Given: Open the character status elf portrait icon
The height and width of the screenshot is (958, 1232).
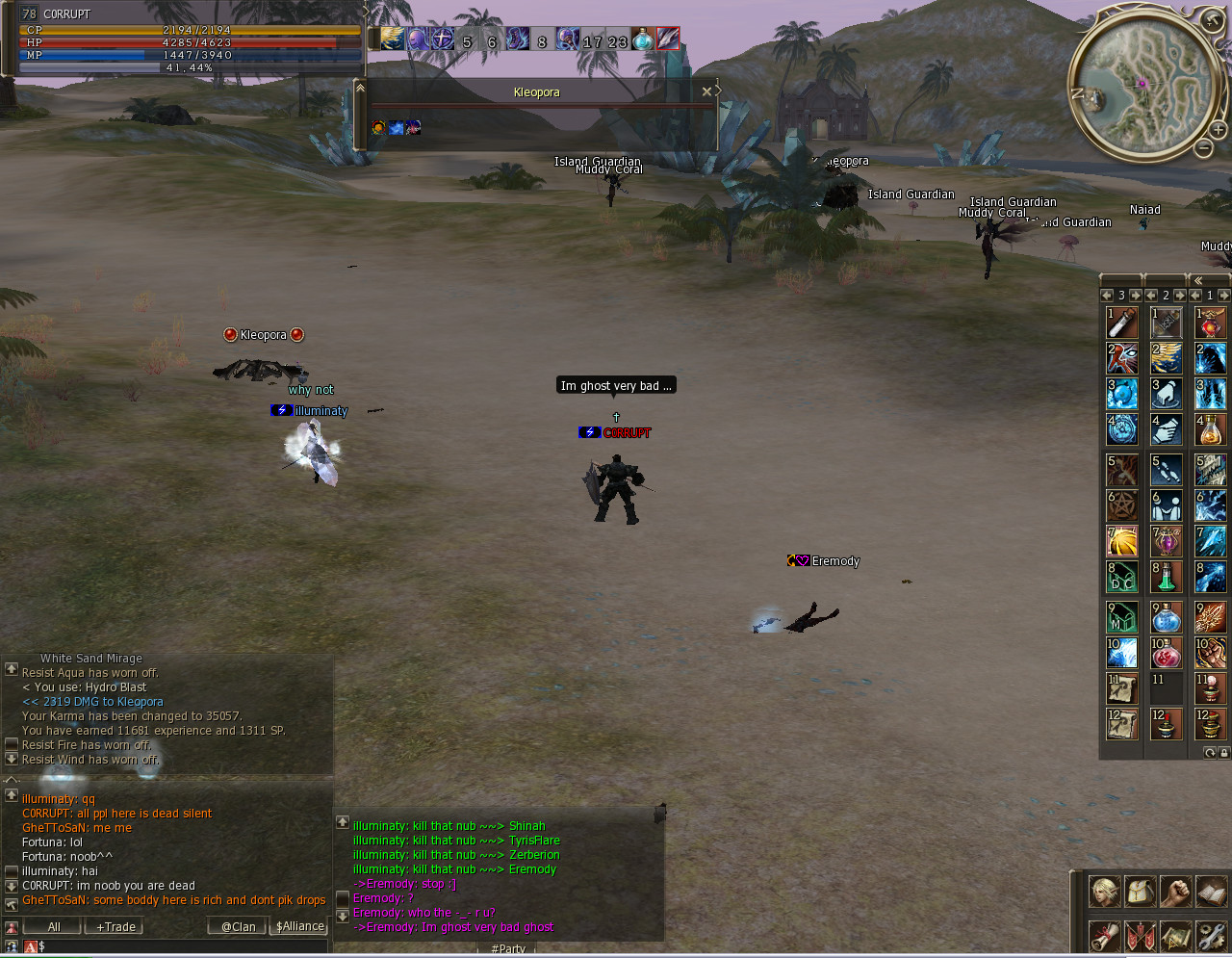Looking at the screenshot, I should [x=1104, y=892].
